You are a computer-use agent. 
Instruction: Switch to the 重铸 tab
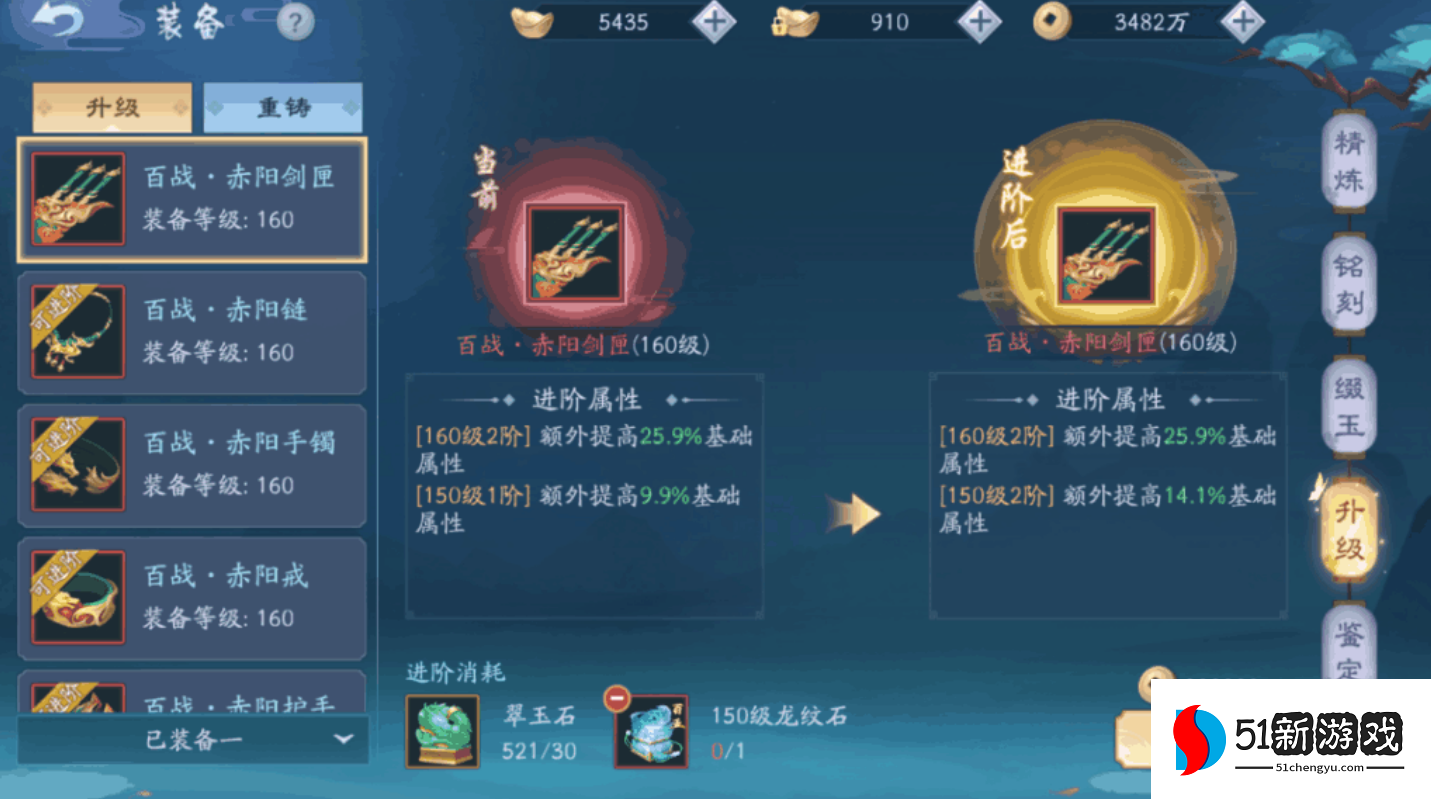(283, 106)
